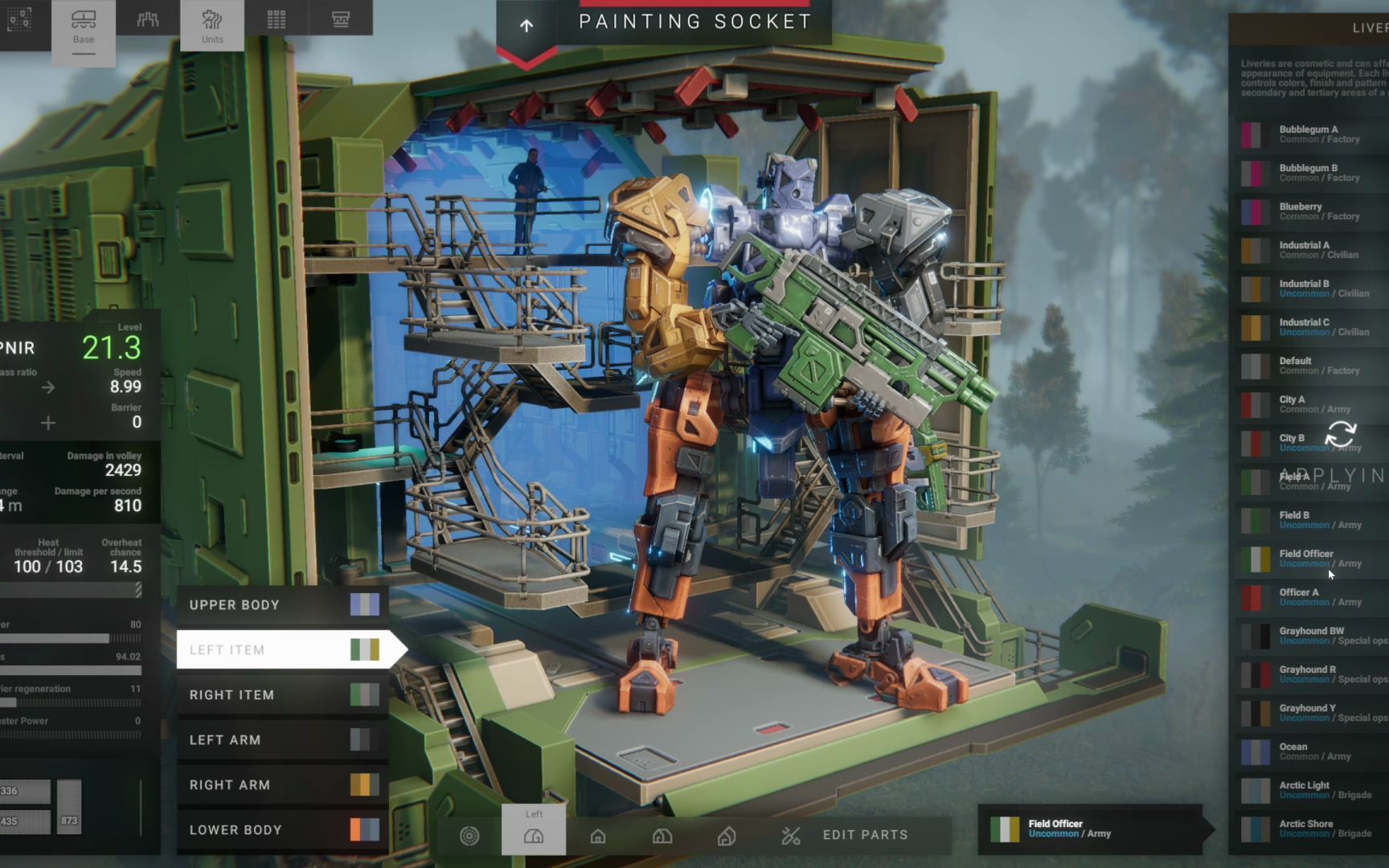Choose the Blueberry livery
Image resolution: width=1389 pixels, height=868 pixels.
click(1310, 211)
